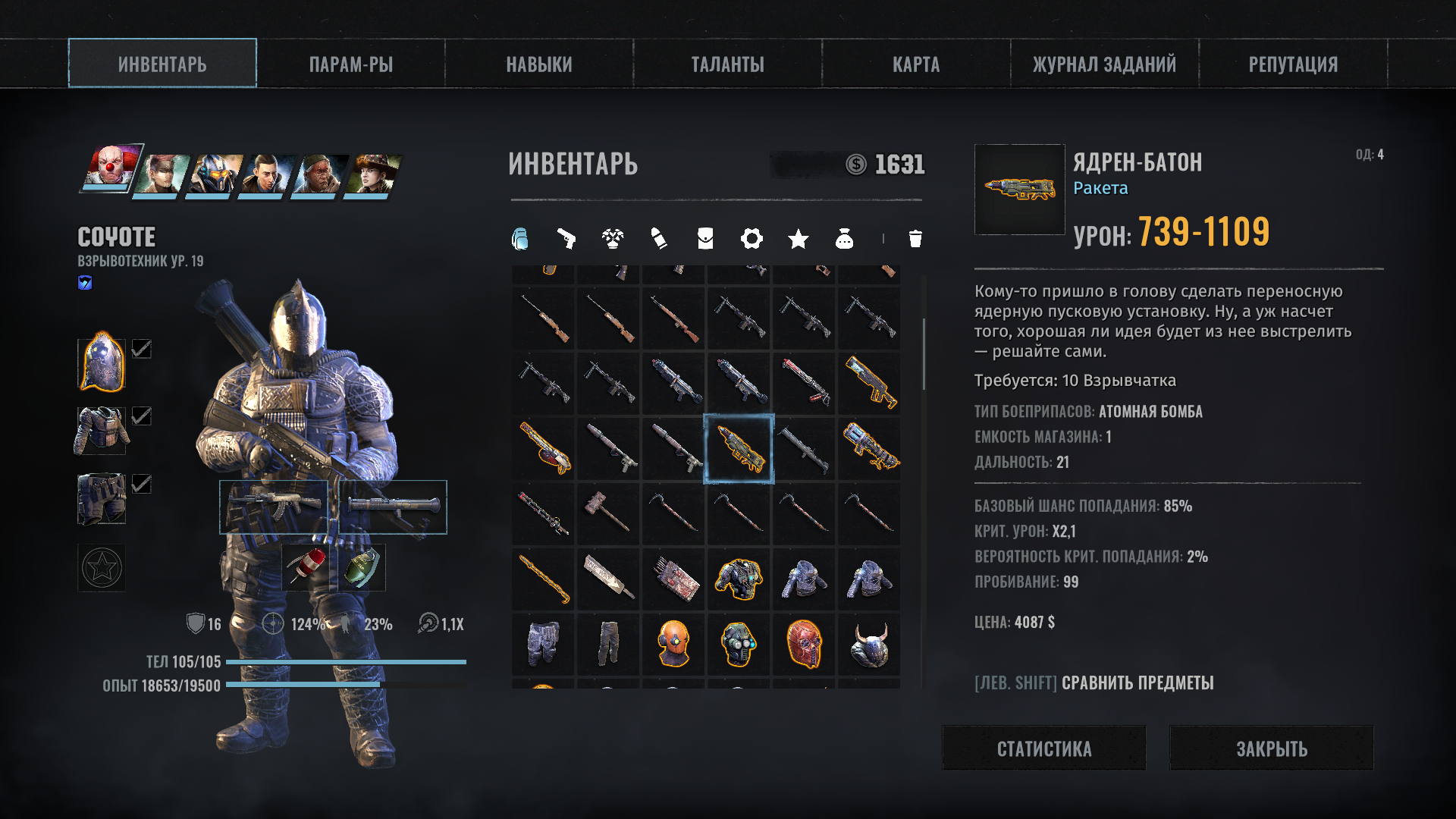This screenshot has height=819, width=1456.
Task: Toggle the helmet visibility checkbox
Action: (142, 349)
